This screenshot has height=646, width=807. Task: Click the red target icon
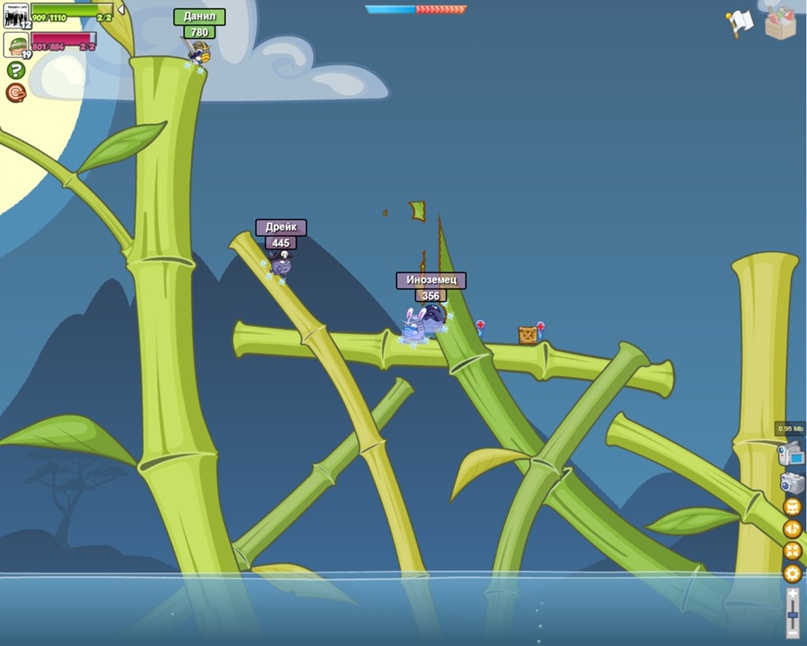pos(15,92)
